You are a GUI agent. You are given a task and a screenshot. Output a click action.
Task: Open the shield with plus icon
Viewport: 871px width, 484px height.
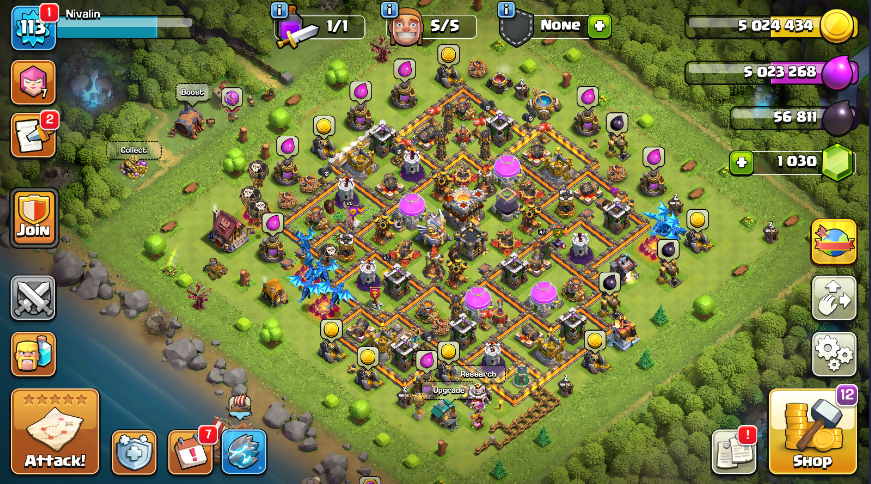coord(134,451)
